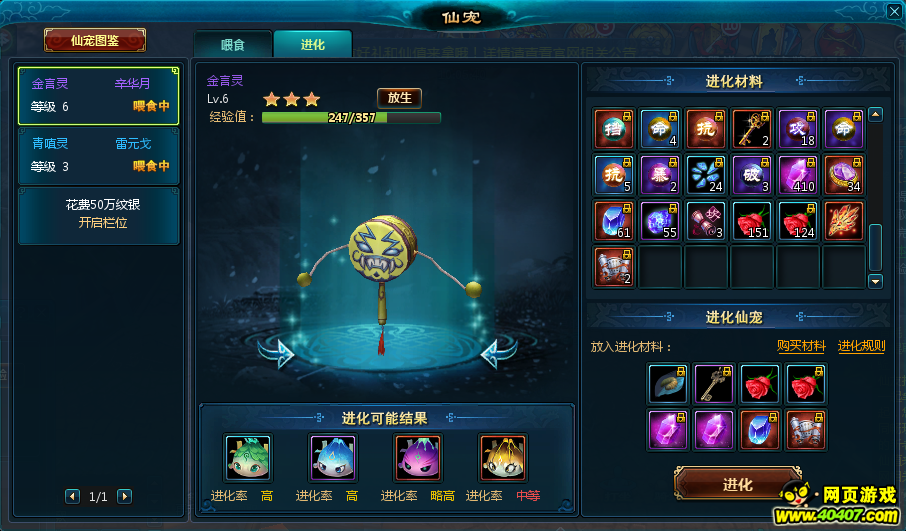The width and height of the screenshot is (906, 531).
Task: Unlock the slot costing 50万 silver
Action: point(98,214)
